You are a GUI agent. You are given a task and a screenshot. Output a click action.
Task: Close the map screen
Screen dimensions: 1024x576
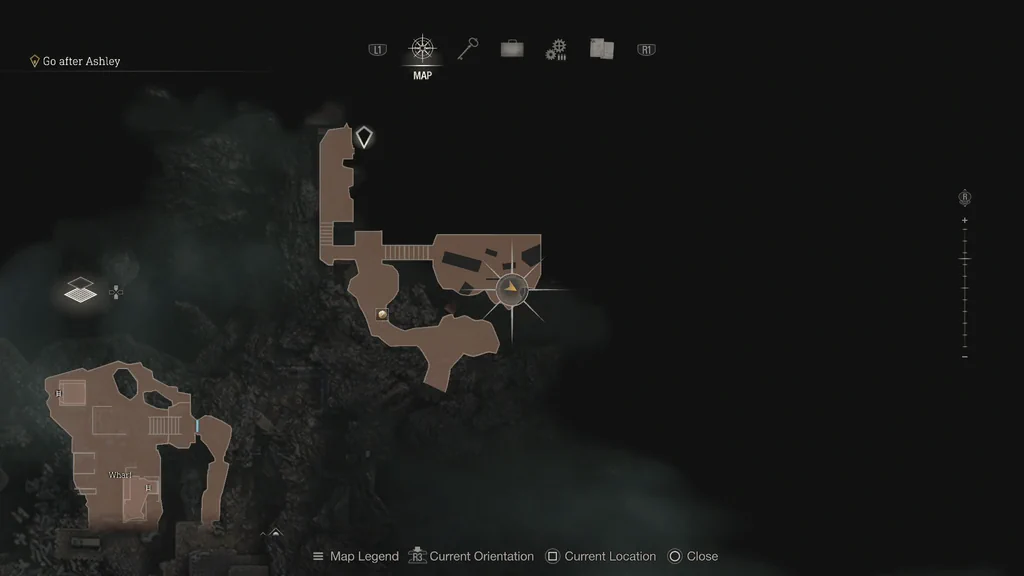[x=692, y=556]
